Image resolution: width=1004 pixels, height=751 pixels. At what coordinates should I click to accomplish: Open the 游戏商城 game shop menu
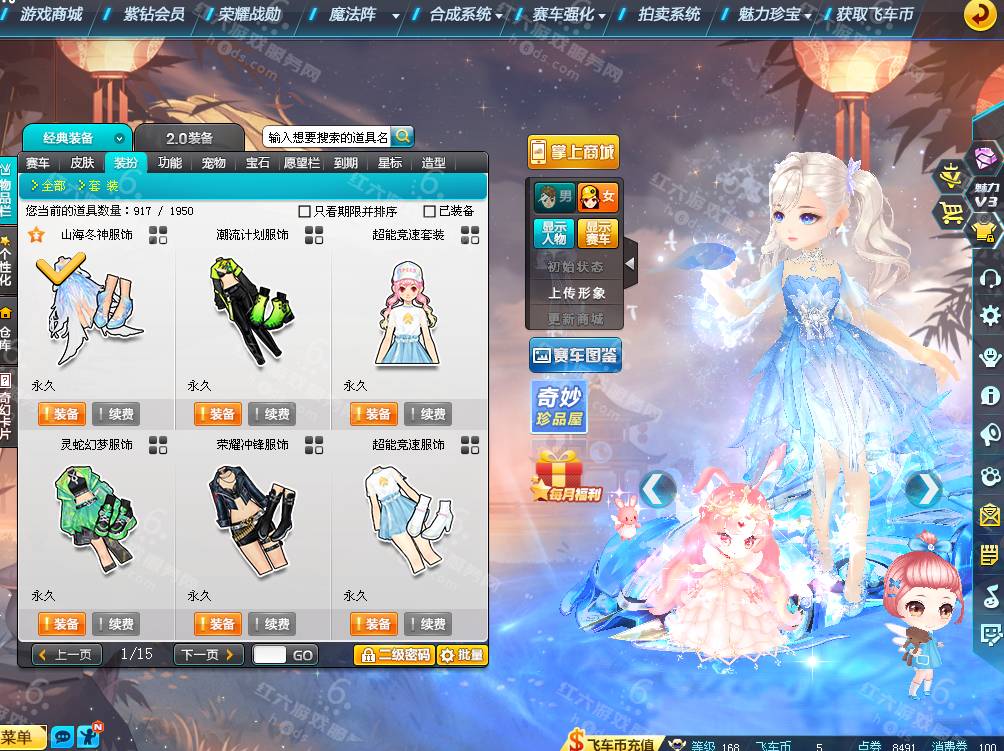click(x=52, y=15)
